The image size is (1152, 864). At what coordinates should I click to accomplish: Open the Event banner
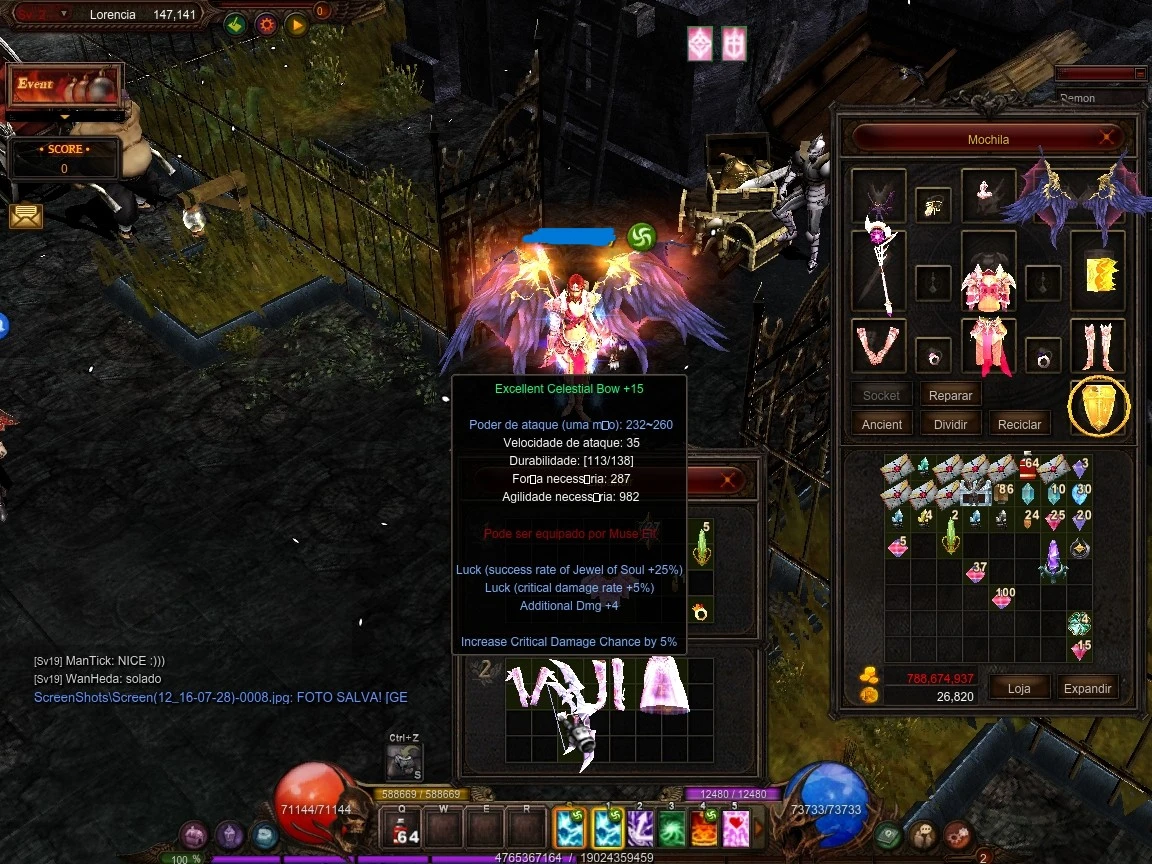(x=64, y=87)
